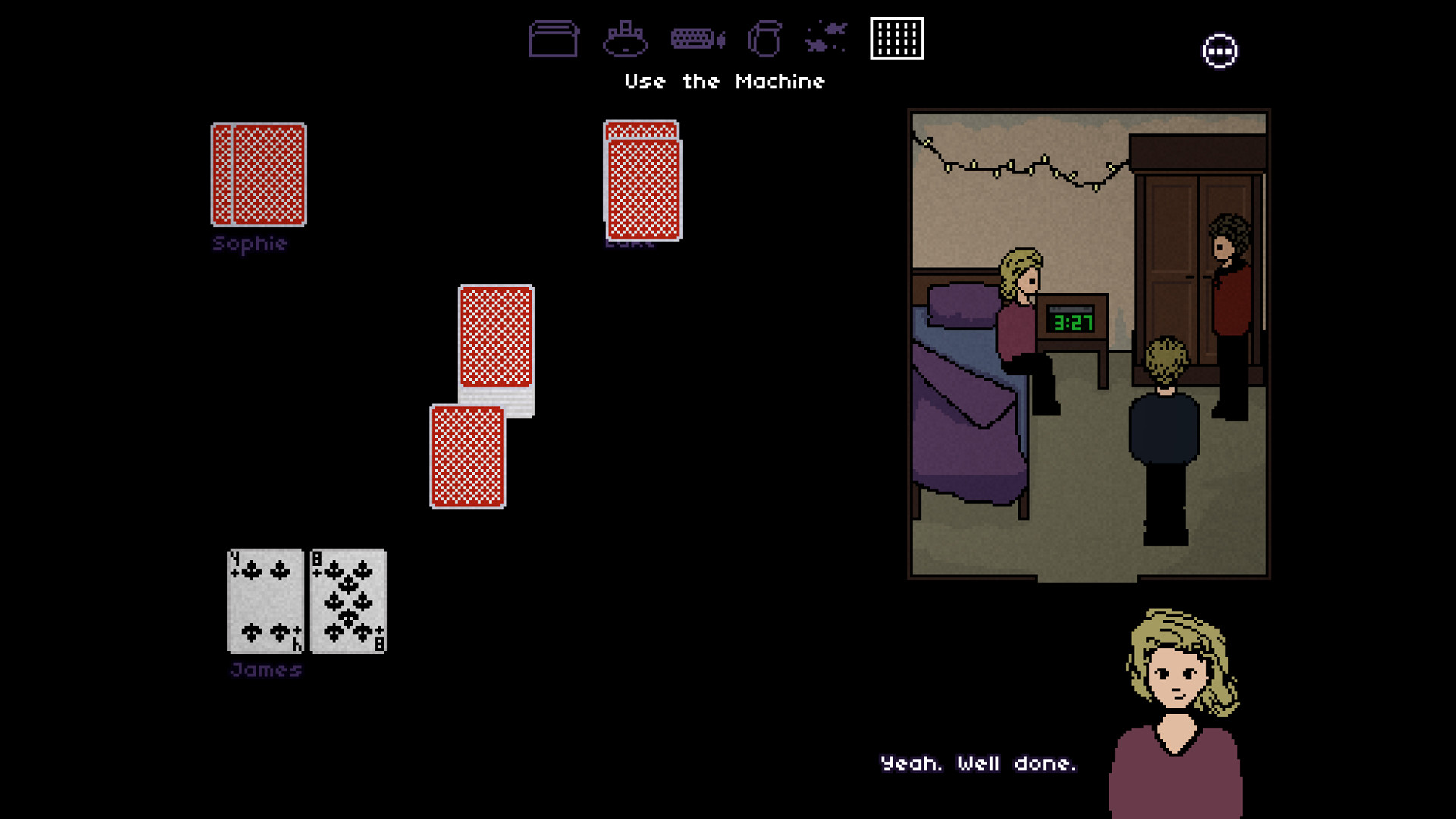Click the Sophie name label
The height and width of the screenshot is (819, 1456).
pyautogui.click(x=249, y=243)
